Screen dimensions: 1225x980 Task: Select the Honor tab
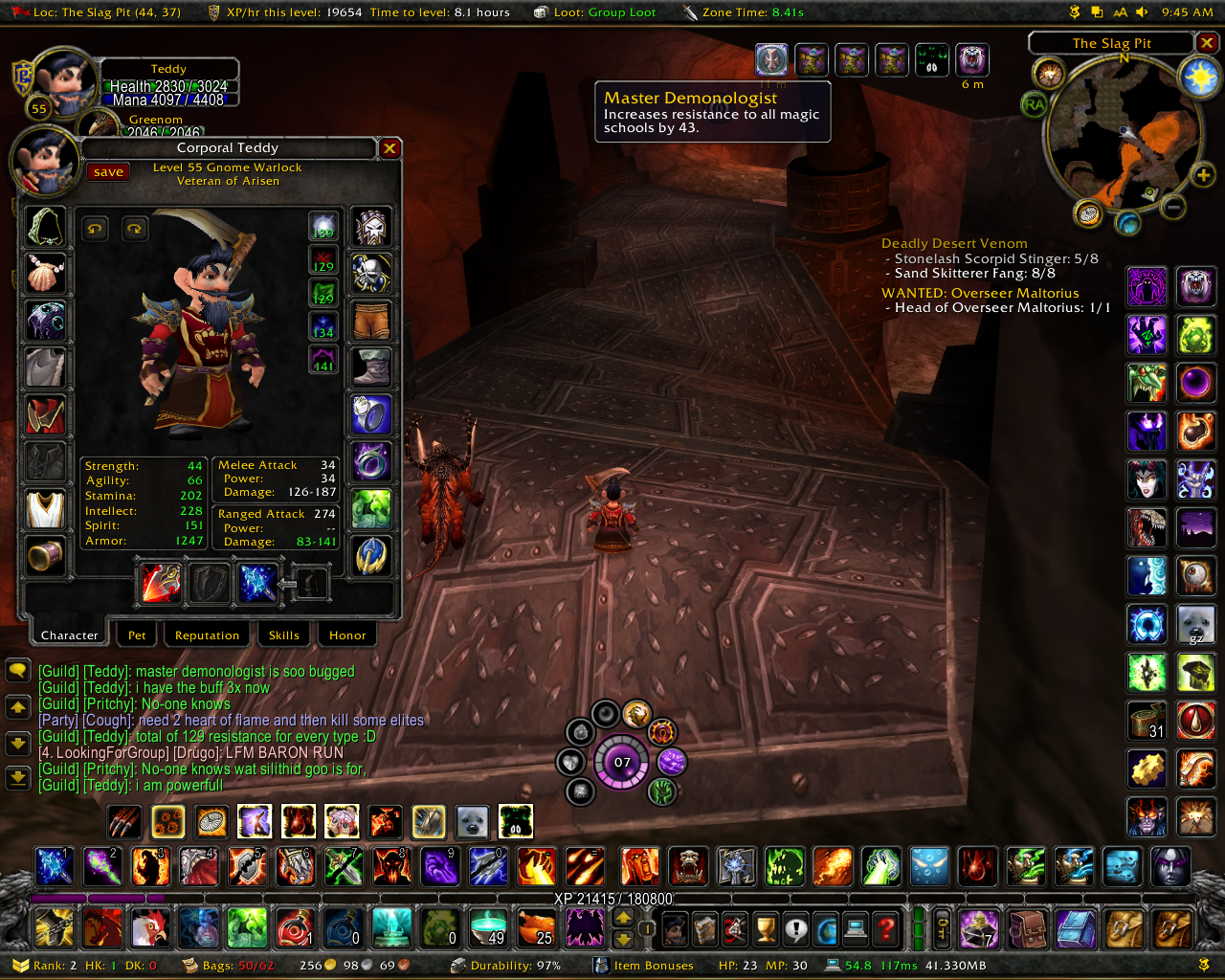click(x=347, y=635)
